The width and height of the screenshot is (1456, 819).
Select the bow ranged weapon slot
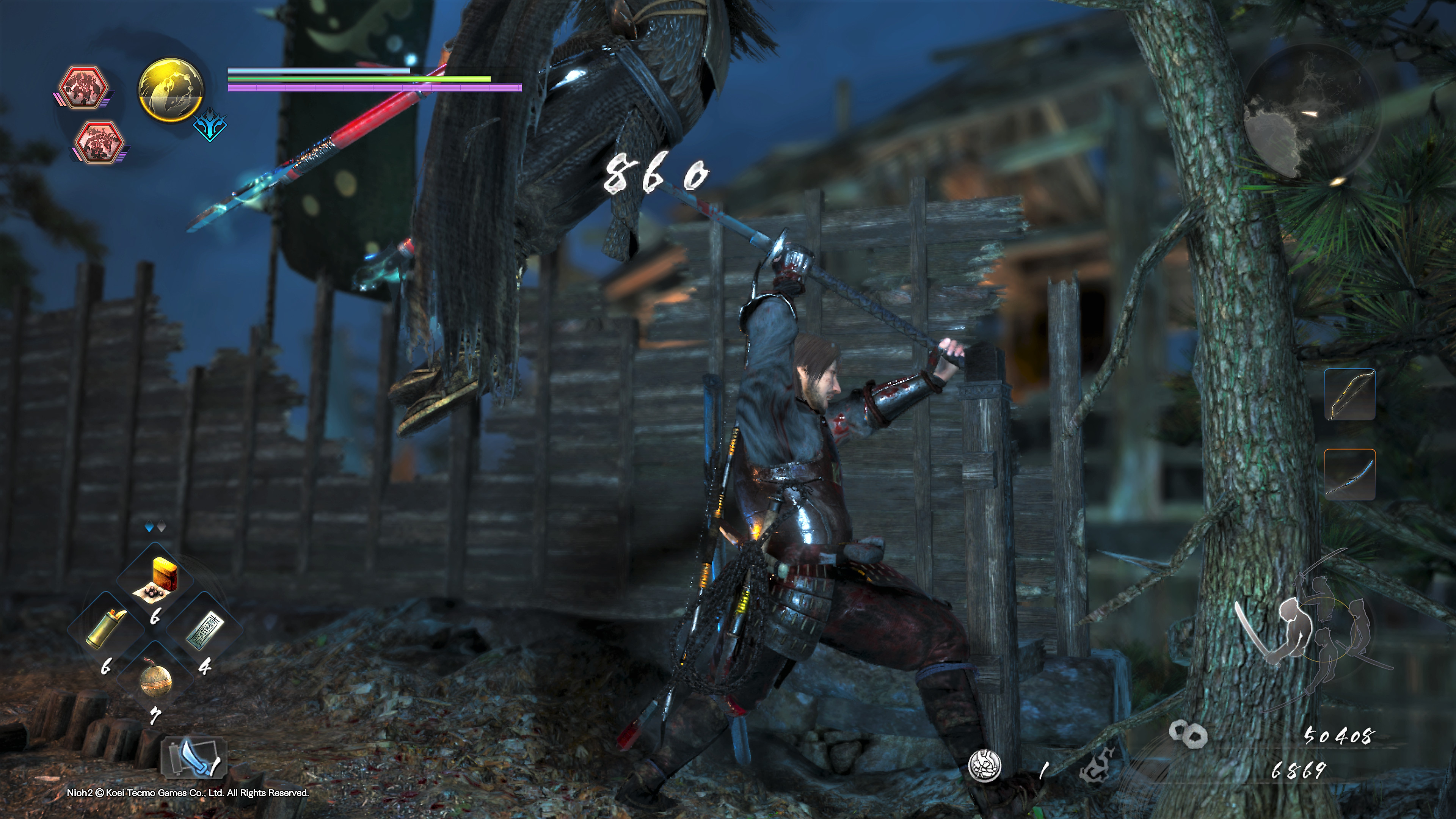coord(1350,394)
